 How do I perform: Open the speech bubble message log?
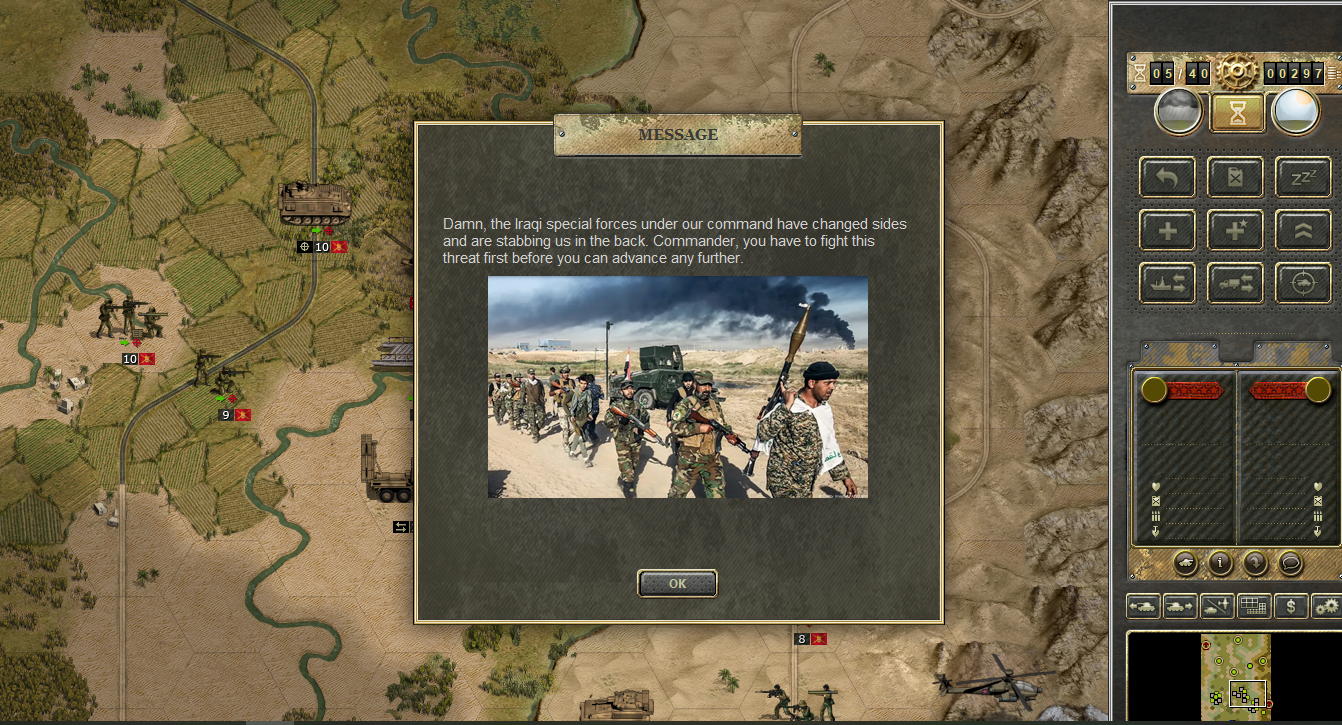click(1290, 563)
